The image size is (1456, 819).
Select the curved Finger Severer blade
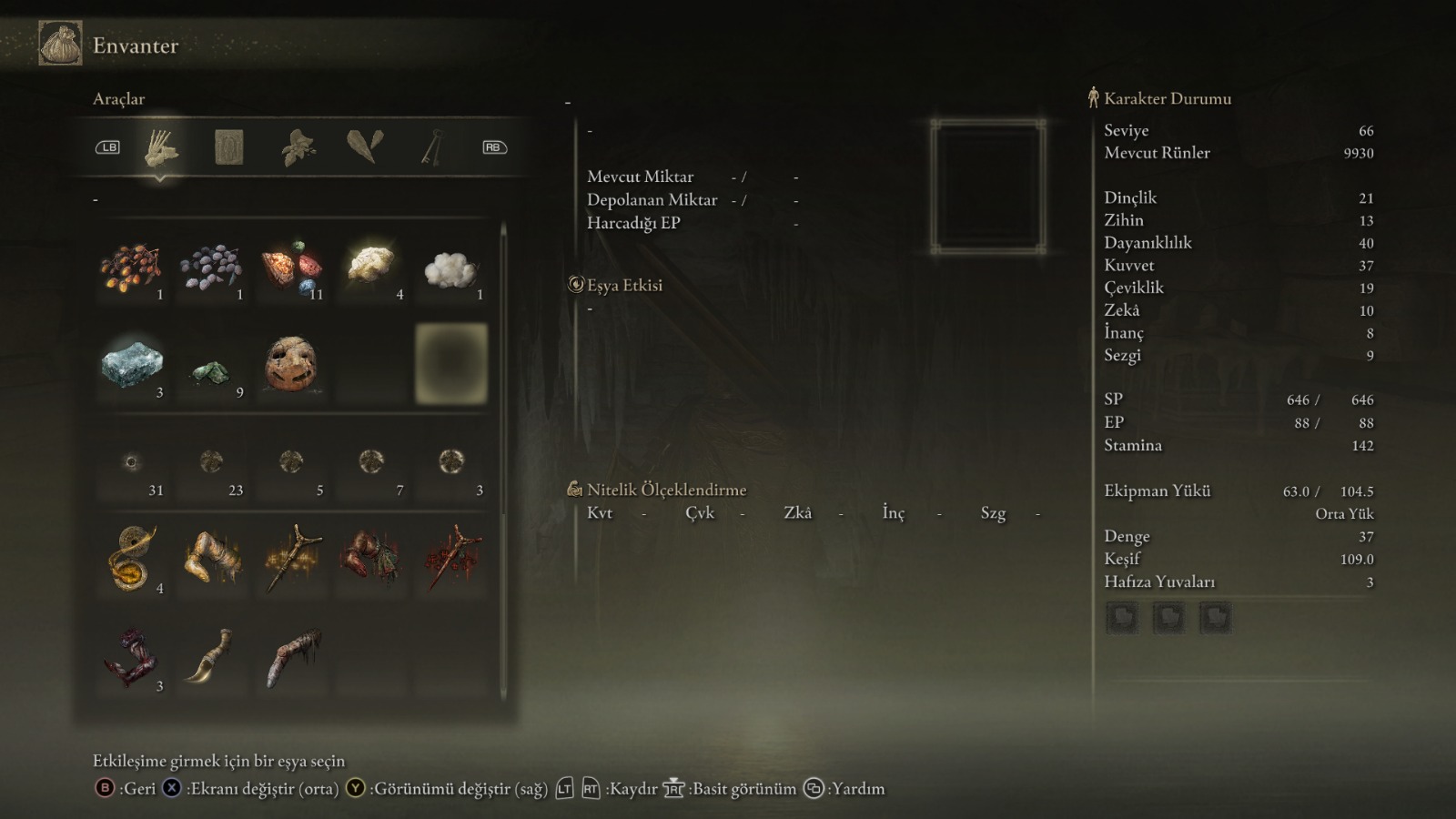[211, 655]
